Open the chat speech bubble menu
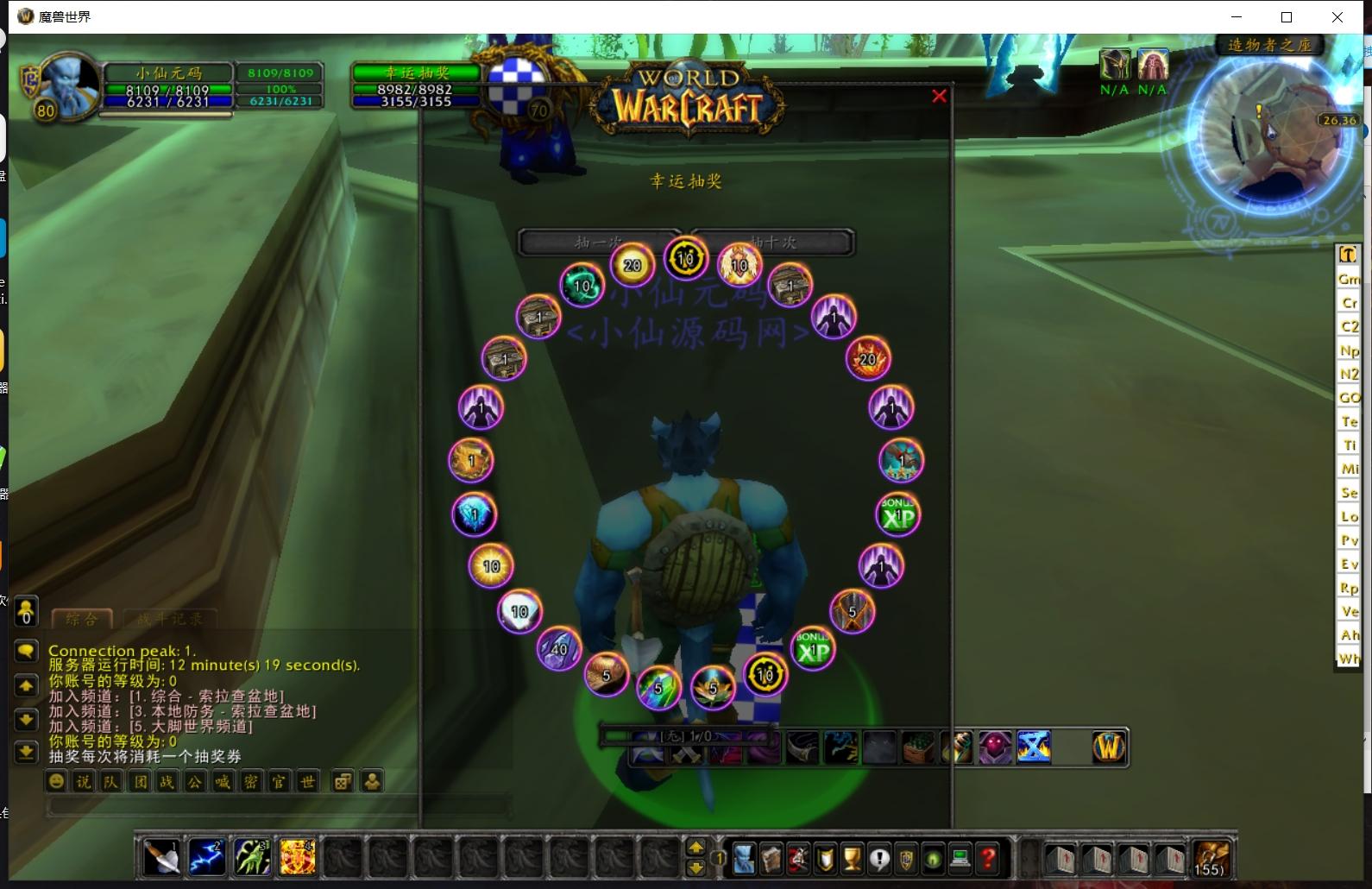Image resolution: width=1372 pixels, height=889 pixels. coord(26,651)
